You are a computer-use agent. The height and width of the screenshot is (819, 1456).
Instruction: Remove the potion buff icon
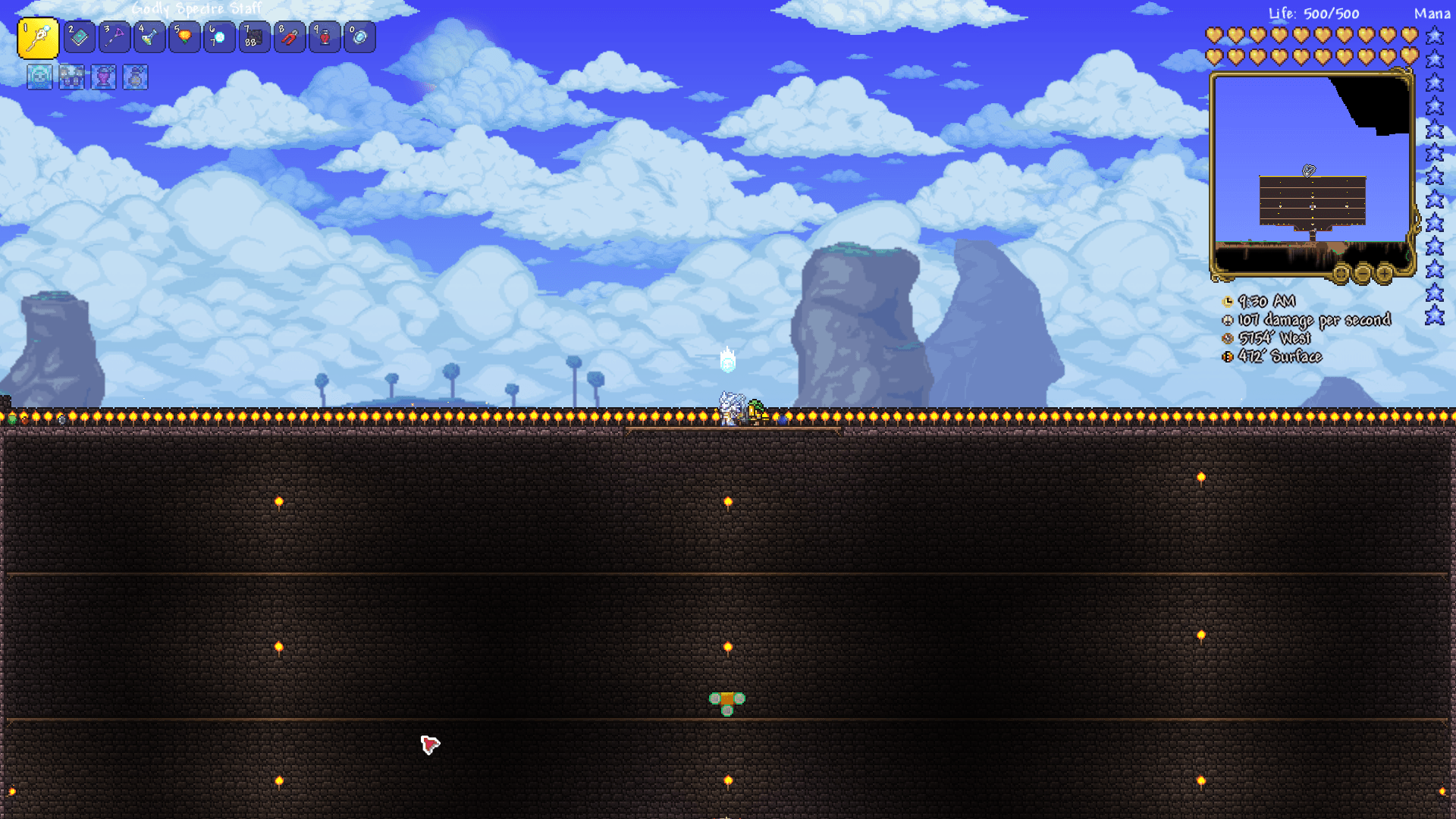click(x=102, y=77)
